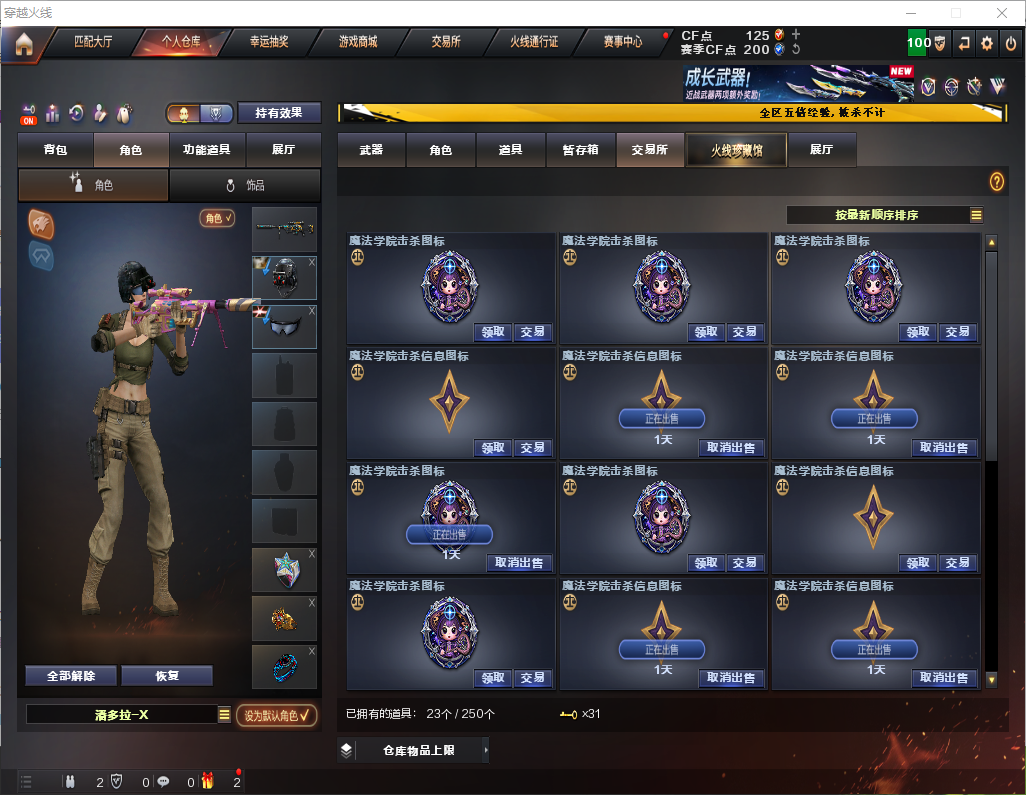Switch to the 暂存箱 temporary storage tab

pos(580,150)
